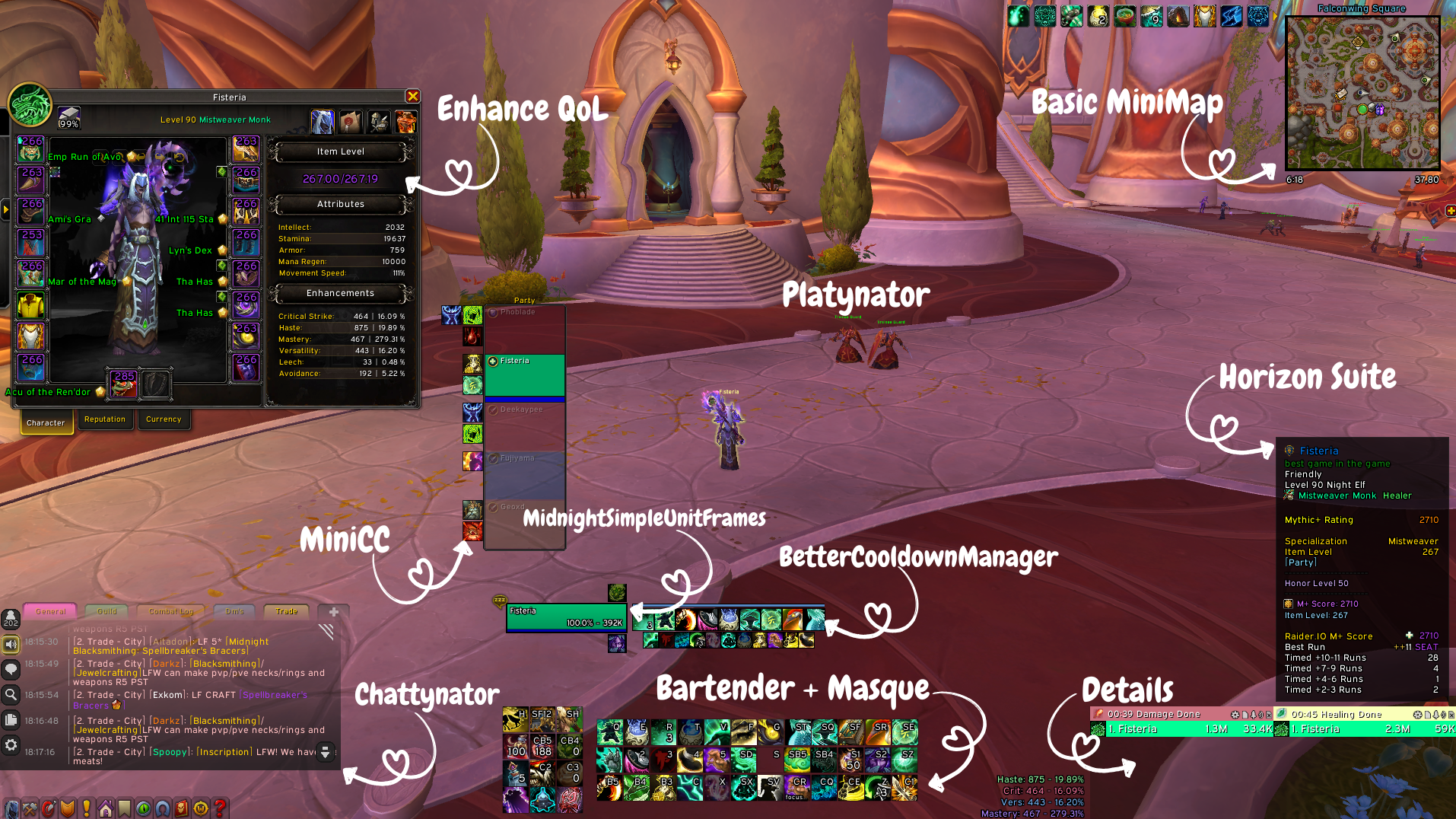Open the purple house micro menu button

pos(106,808)
